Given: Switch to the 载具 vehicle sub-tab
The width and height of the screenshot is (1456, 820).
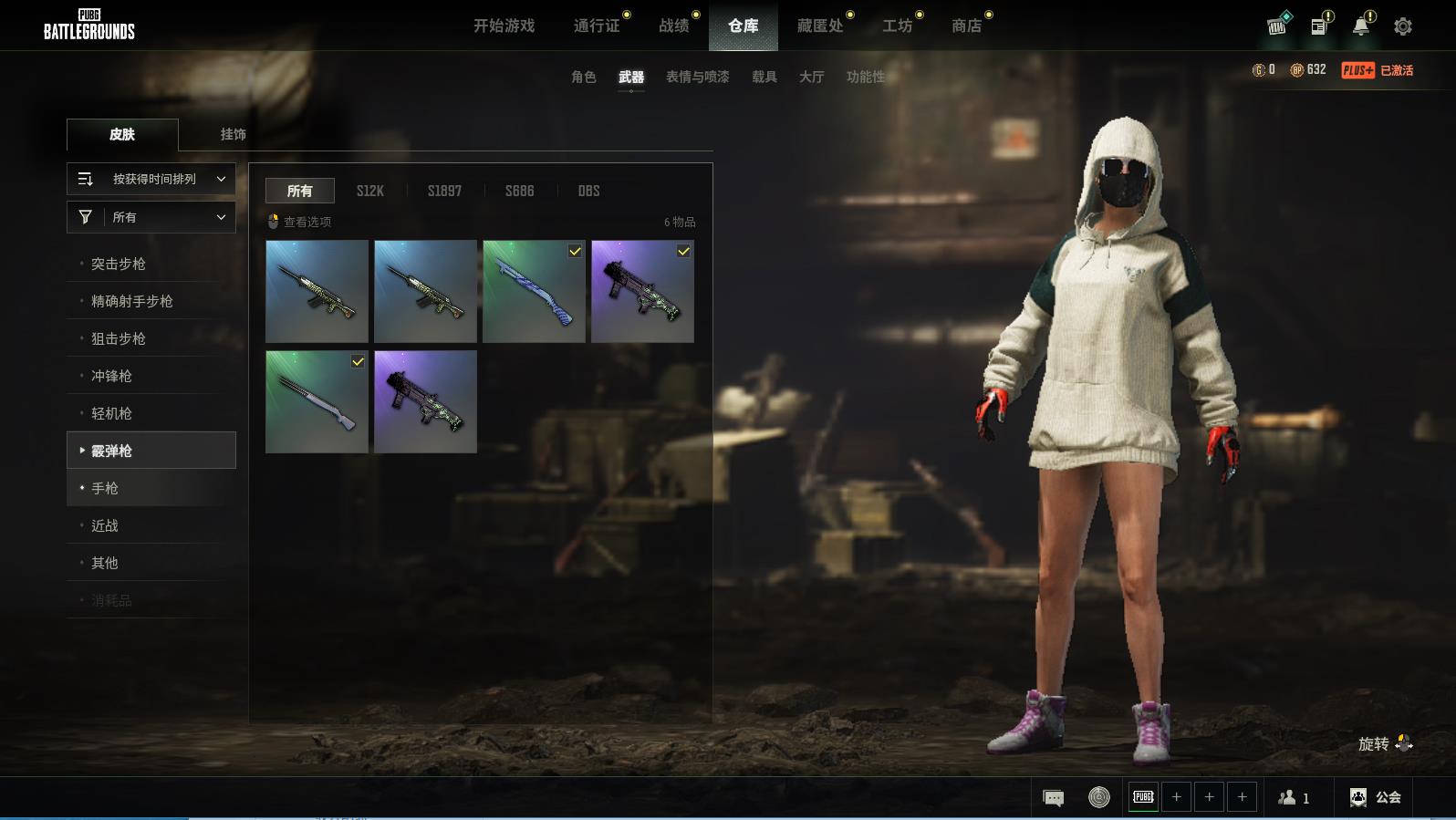Looking at the screenshot, I should point(764,77).
